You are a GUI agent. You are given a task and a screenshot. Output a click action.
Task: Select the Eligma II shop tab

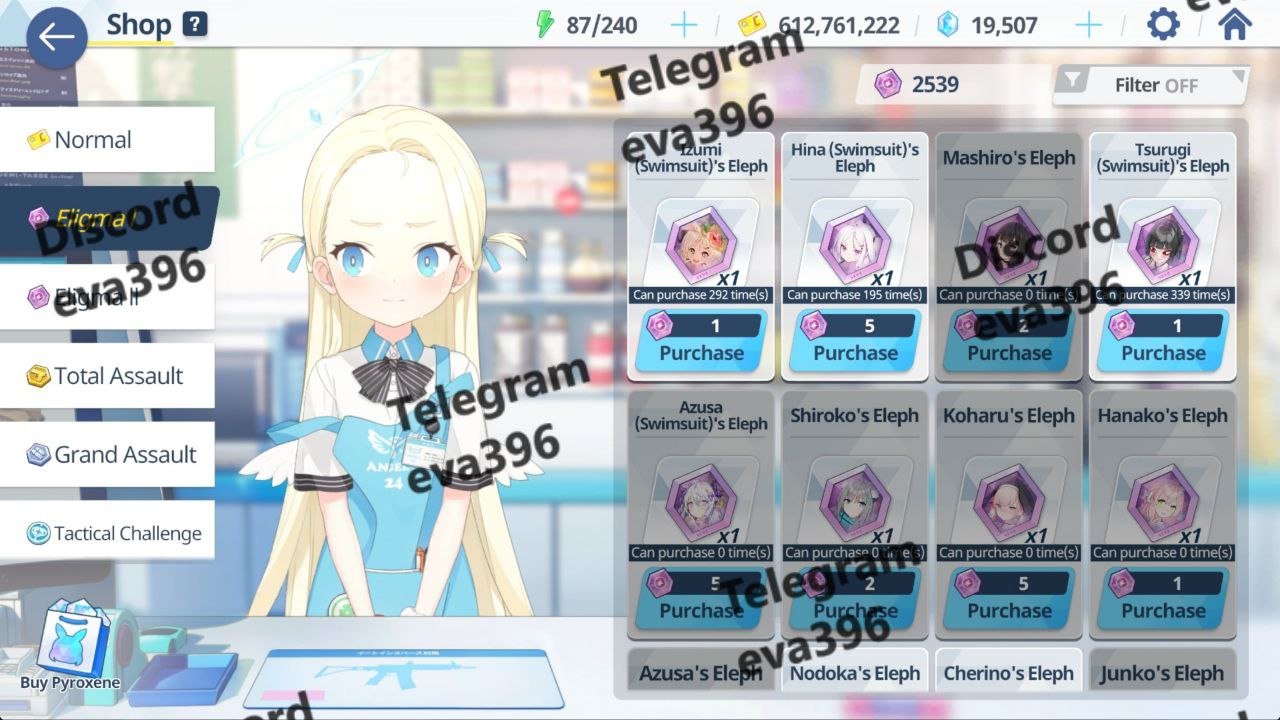[107, 297]
